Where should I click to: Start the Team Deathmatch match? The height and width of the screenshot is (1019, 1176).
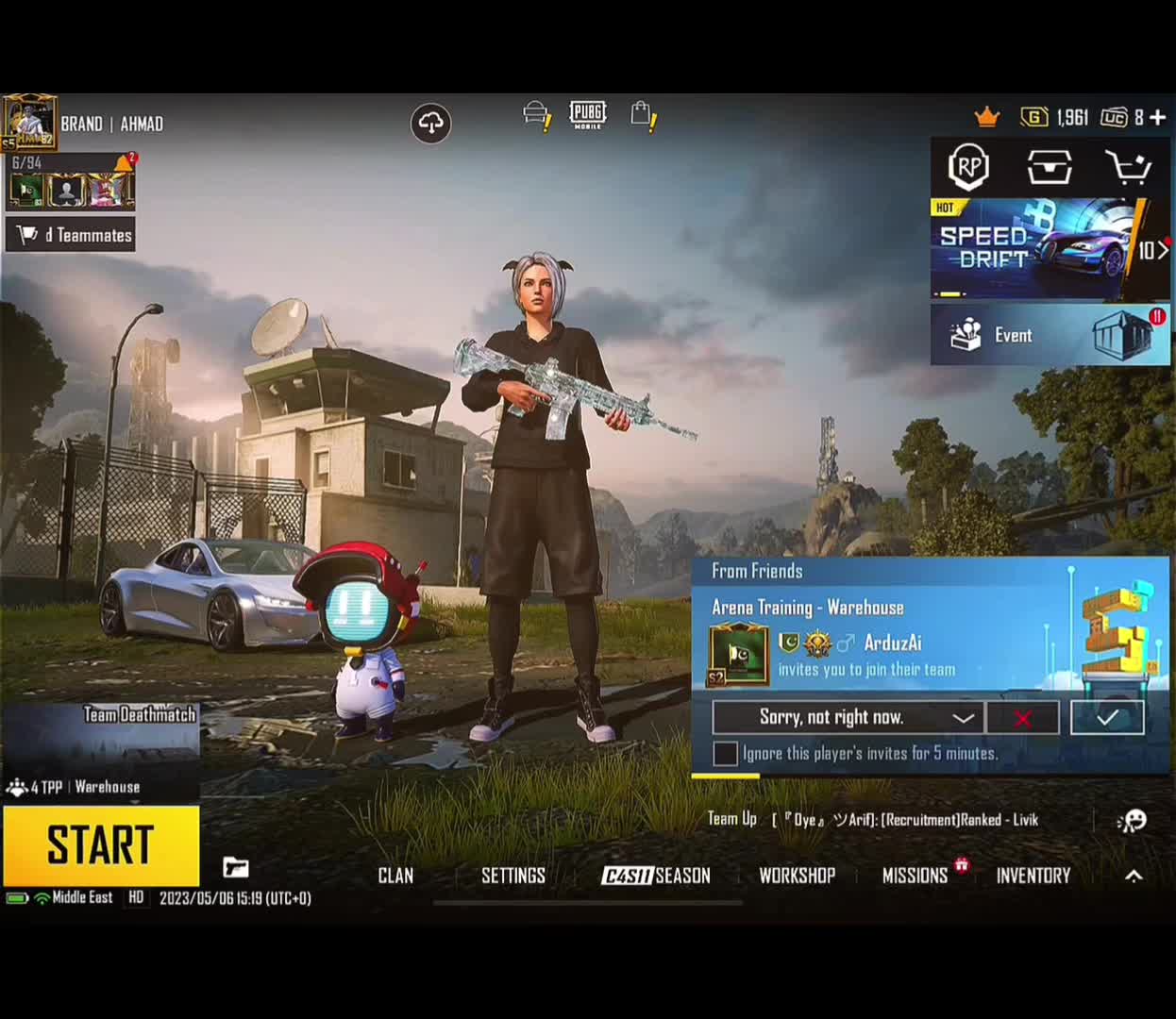(x=101, y=844)
